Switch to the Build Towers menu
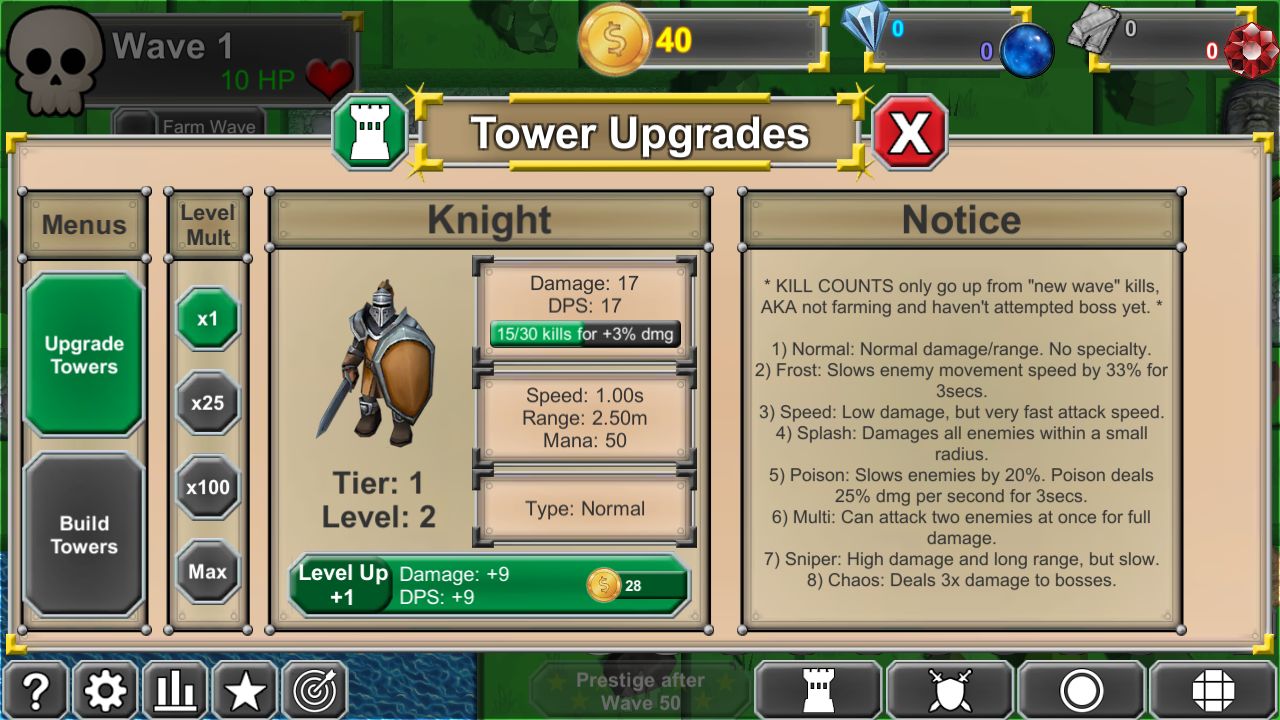The image size is (1280, 720). (x=84, y=534)
